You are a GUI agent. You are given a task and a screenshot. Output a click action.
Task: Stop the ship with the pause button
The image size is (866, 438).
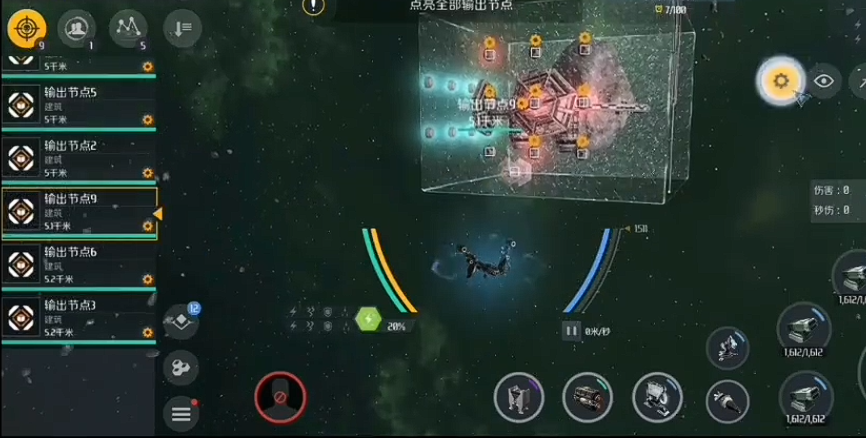[x=572, y=330]
